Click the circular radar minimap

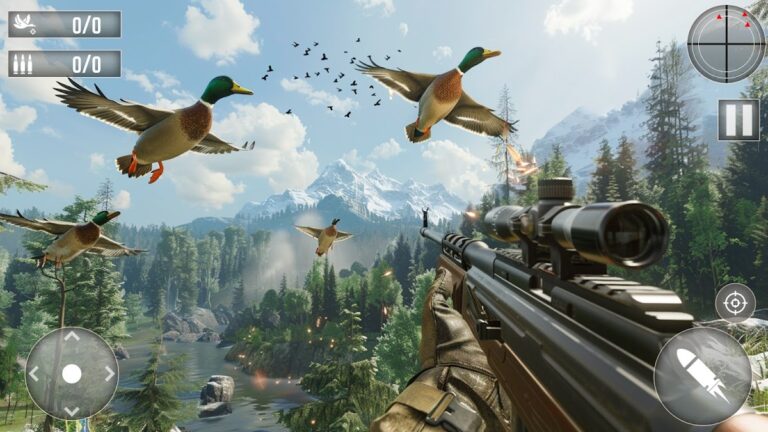[x=726, y=43]
